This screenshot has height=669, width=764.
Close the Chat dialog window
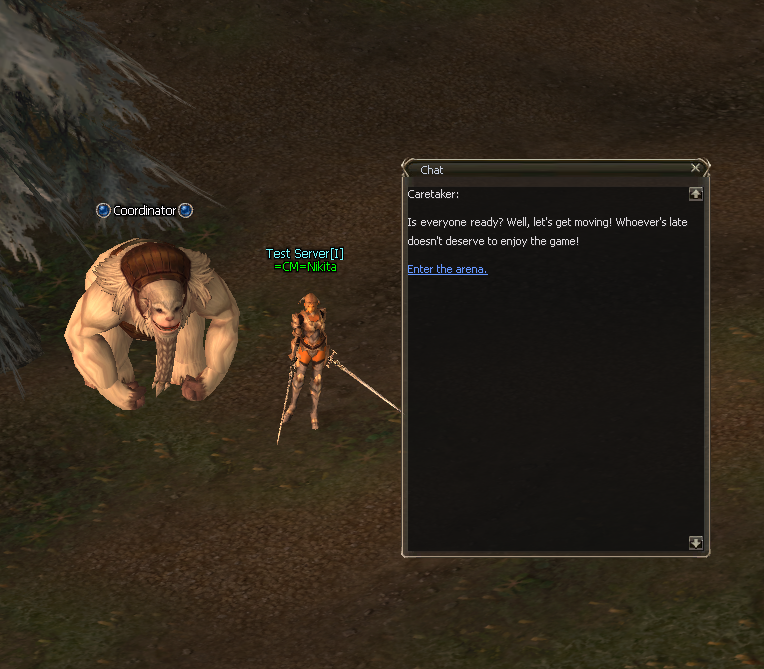[696, 169]
